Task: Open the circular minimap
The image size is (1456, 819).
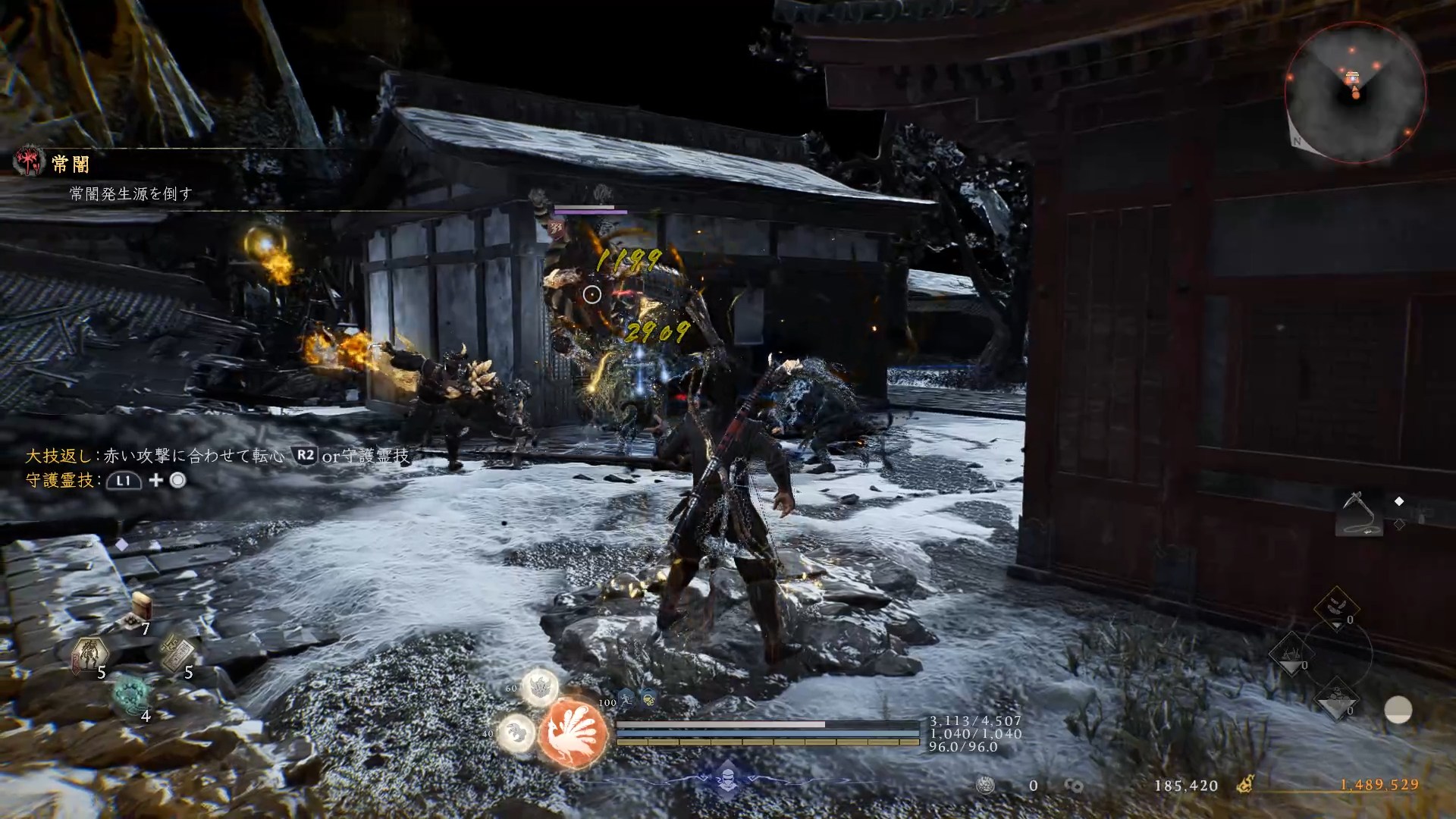Action: pos(1354,93)
